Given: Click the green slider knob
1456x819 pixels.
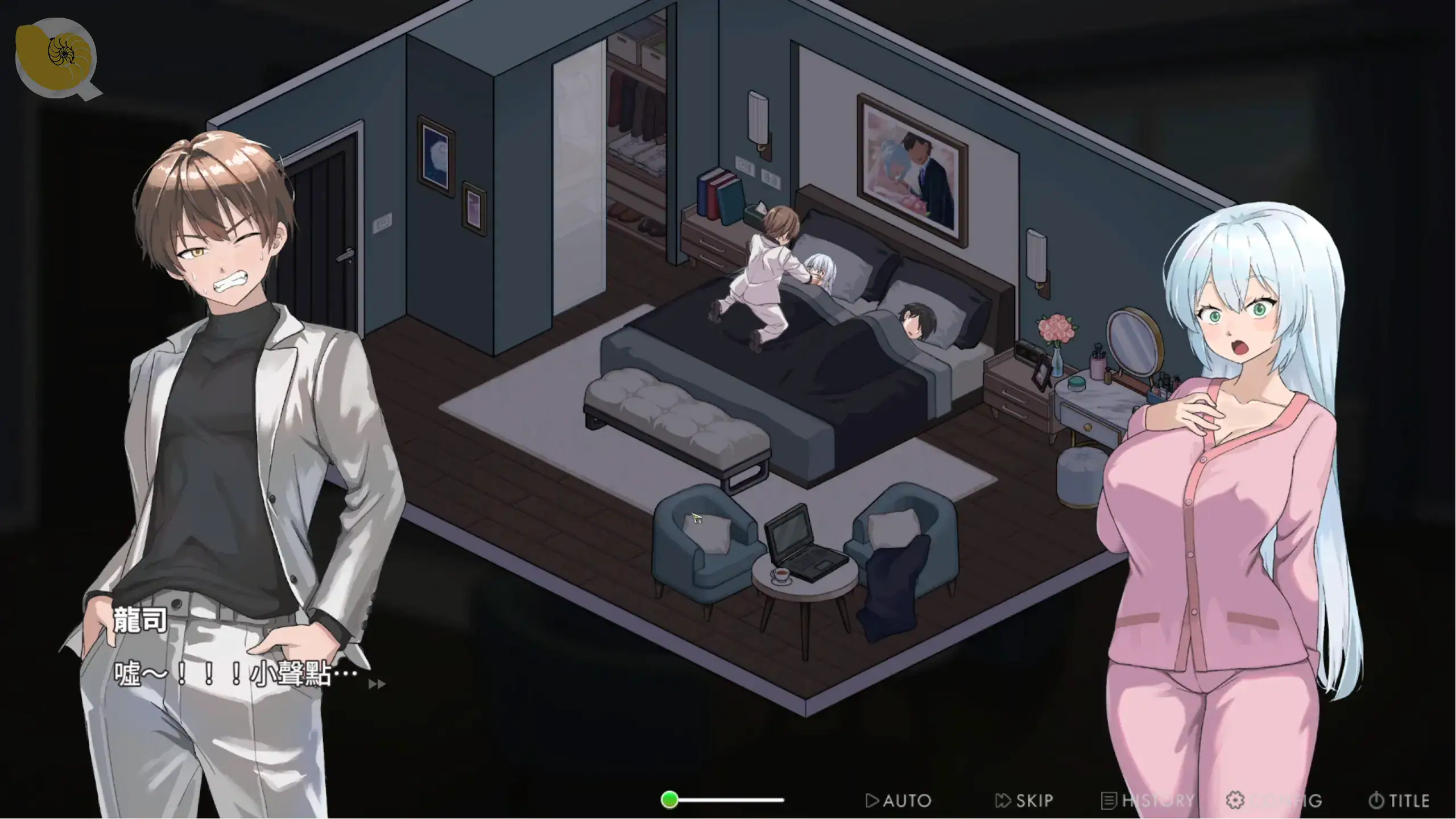Looking at the screenshot, I should pos(670,800).
